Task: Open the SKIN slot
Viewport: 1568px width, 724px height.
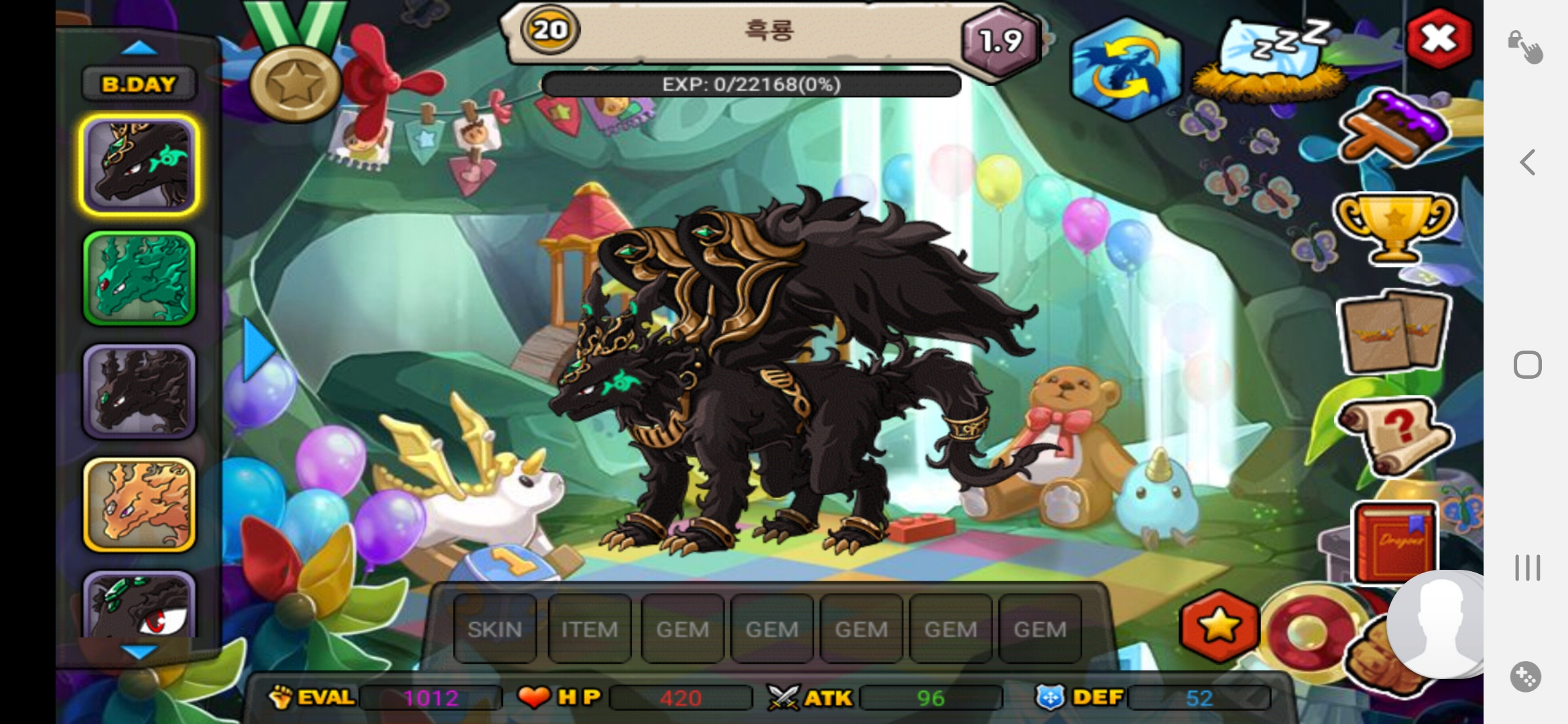Action: pyautogui.click(x=495, y=629)
